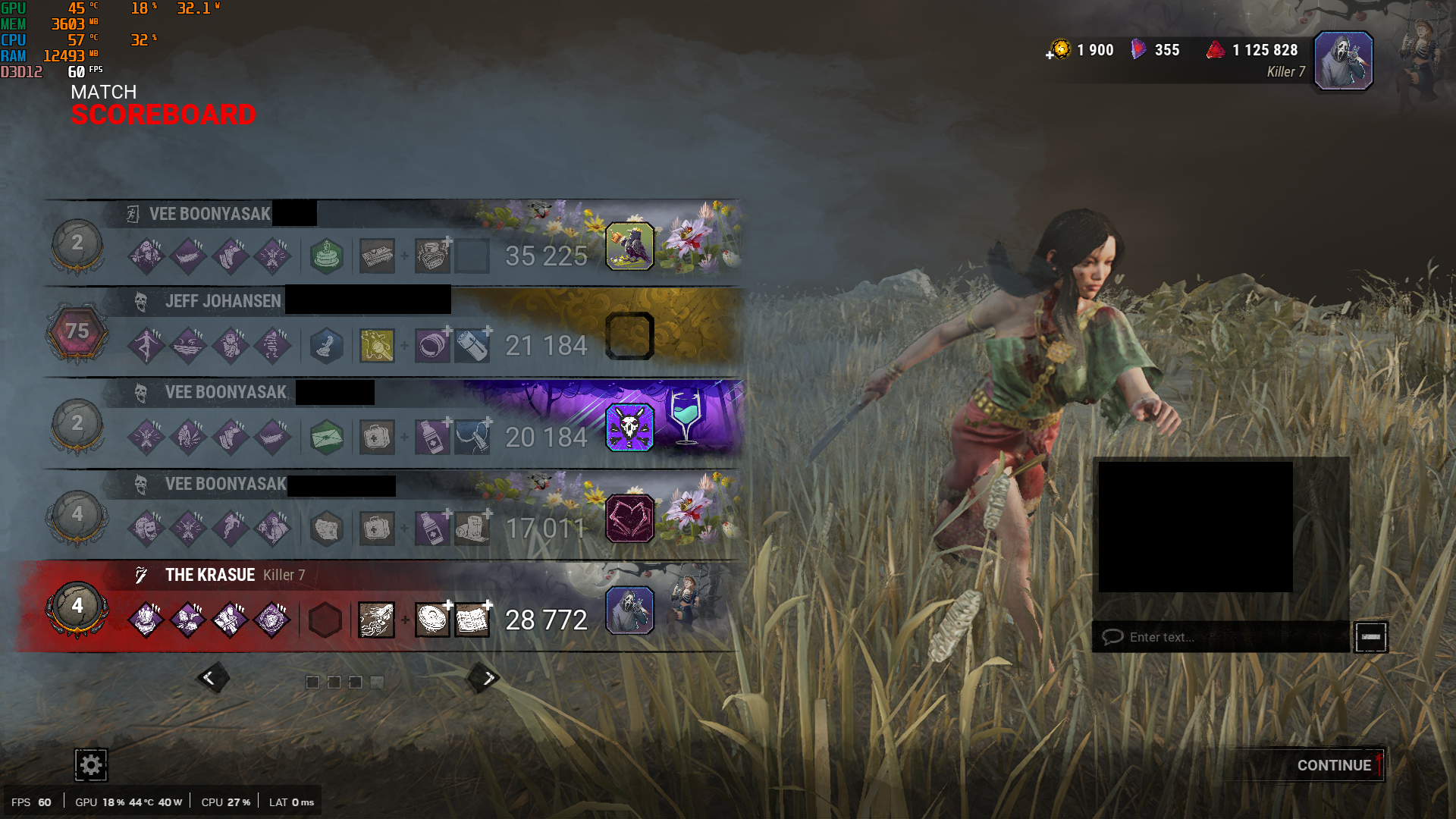Inspect the green envelope offering icon

point(327,438)
